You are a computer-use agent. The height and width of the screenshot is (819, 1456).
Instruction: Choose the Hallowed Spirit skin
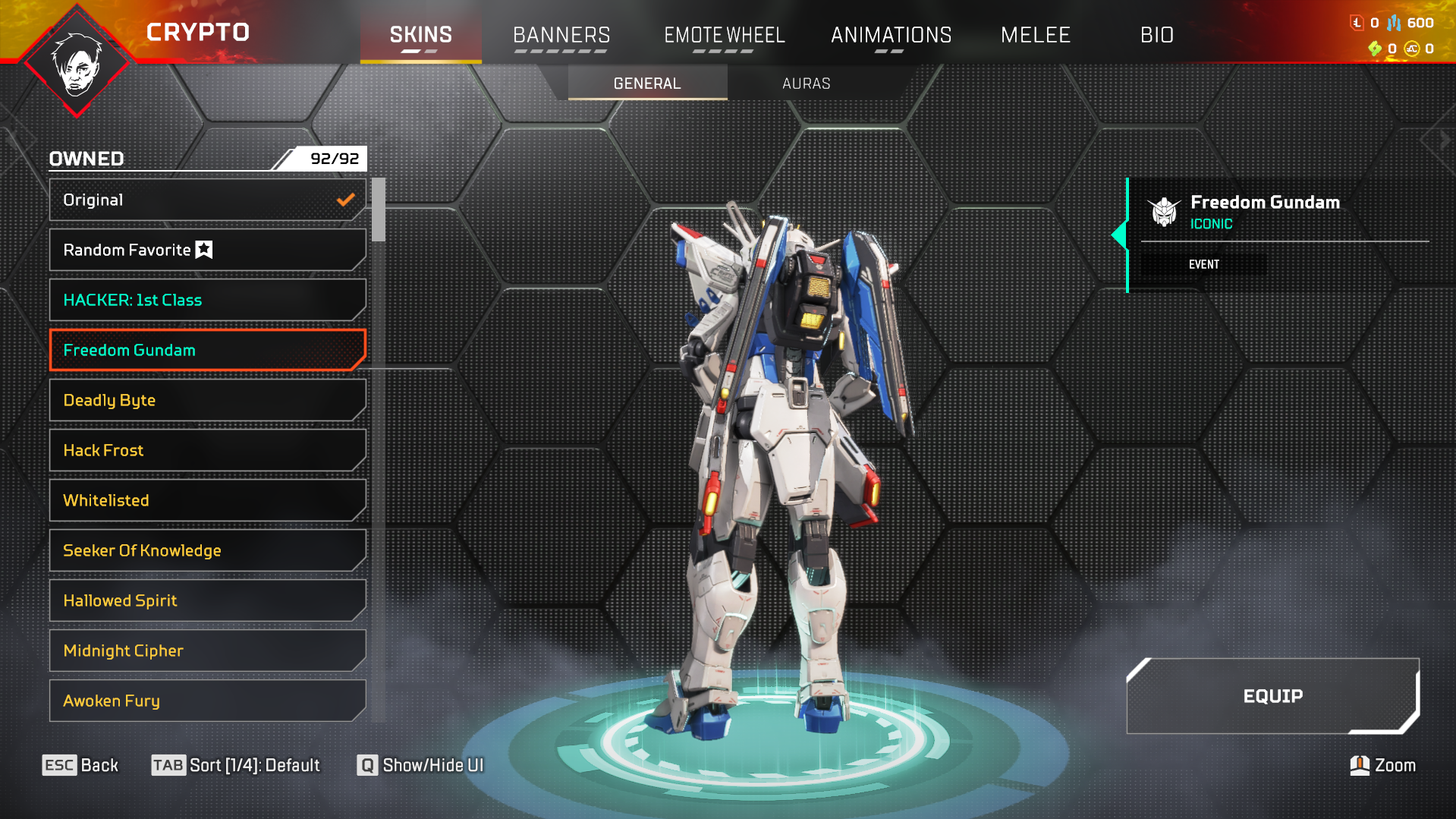(x=207, y=600)
